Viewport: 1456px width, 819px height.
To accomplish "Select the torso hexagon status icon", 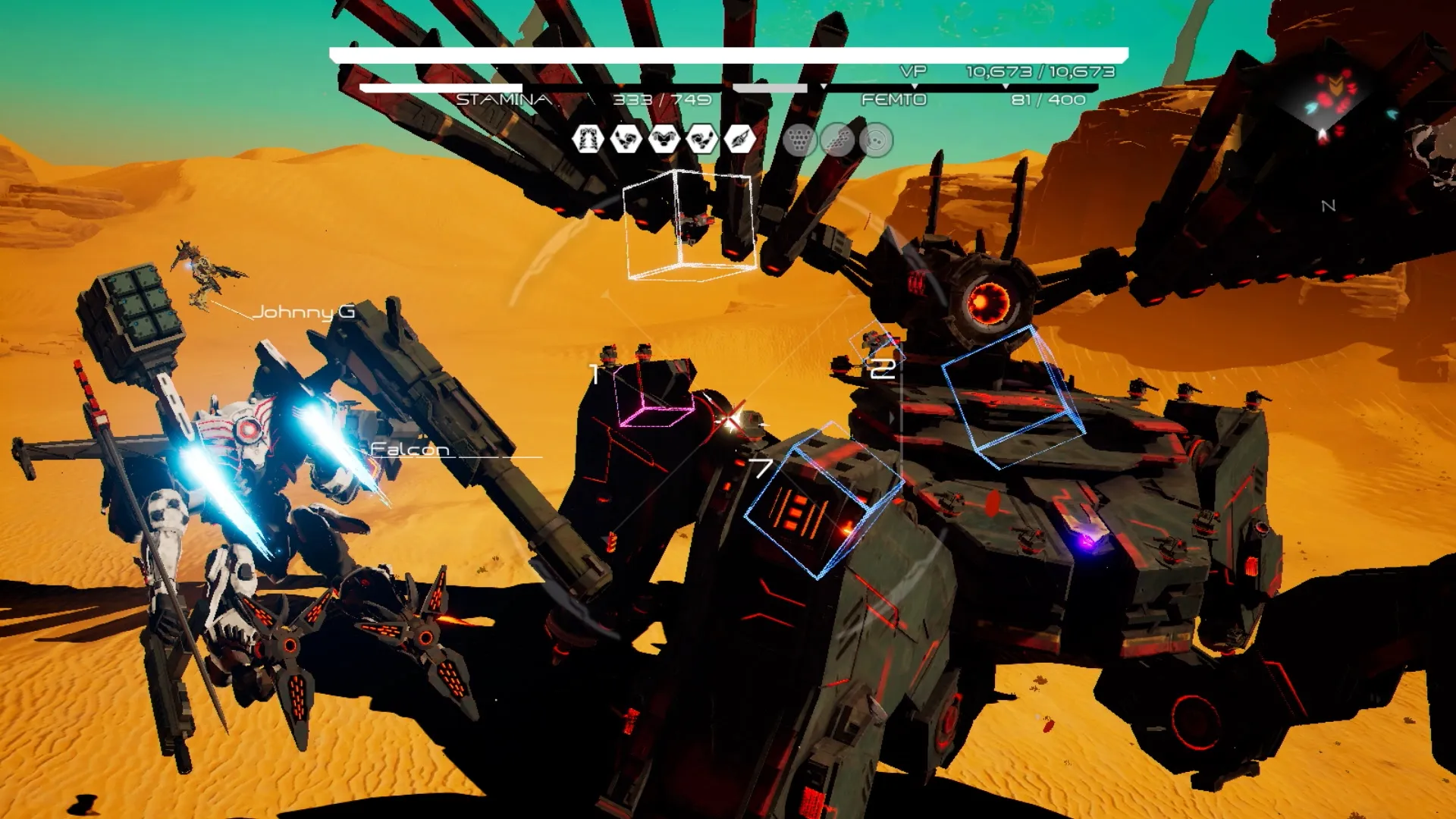I will pyautogui.click(x=664, y=140).
